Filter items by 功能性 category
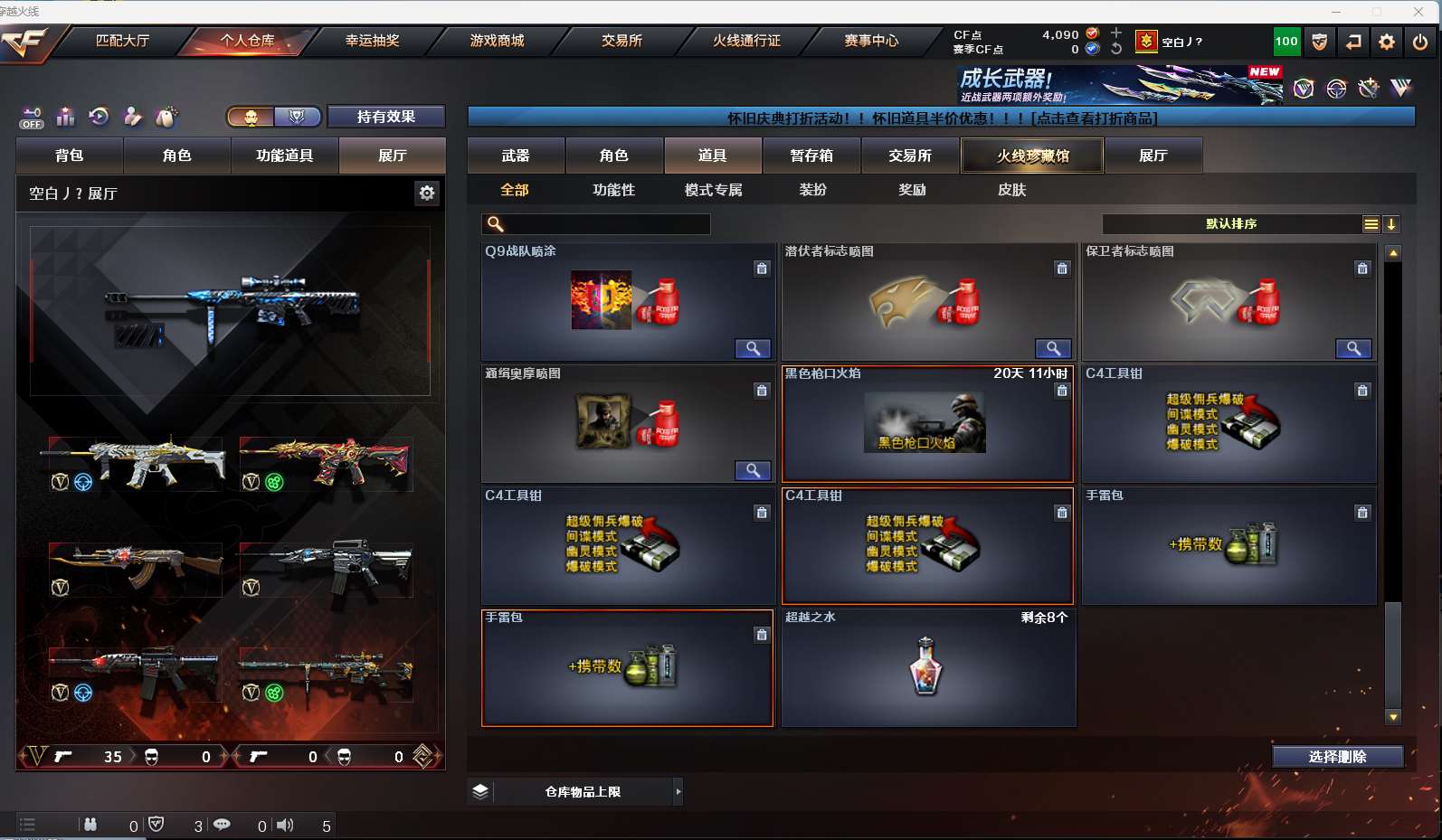The image size is (1442, 840). pos(613,190)
